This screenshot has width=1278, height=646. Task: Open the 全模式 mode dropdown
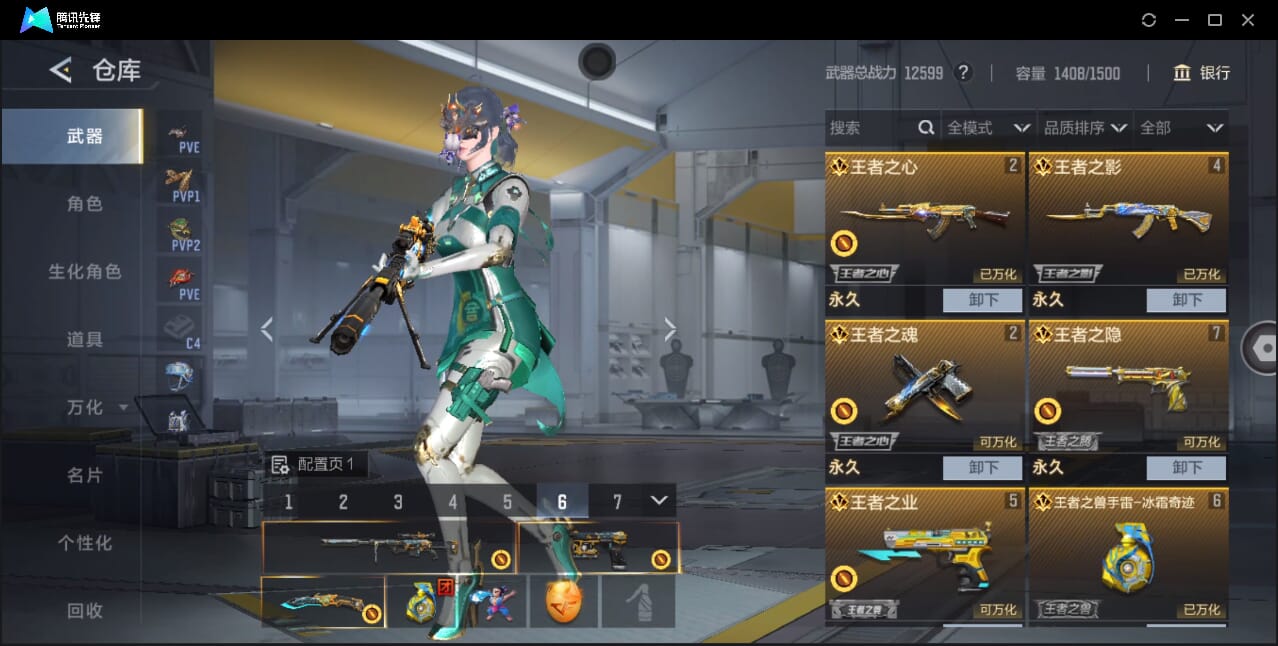click(987, 128)
